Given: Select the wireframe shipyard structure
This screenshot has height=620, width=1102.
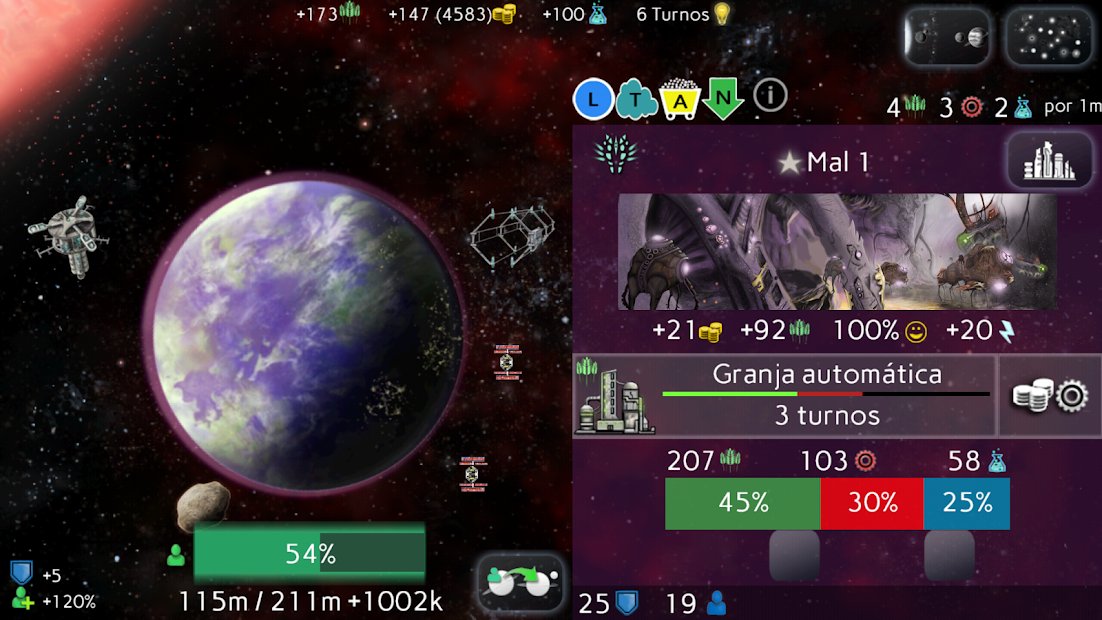Looking at the screenshot, I should pyautogui.click(x=511, y=235).
